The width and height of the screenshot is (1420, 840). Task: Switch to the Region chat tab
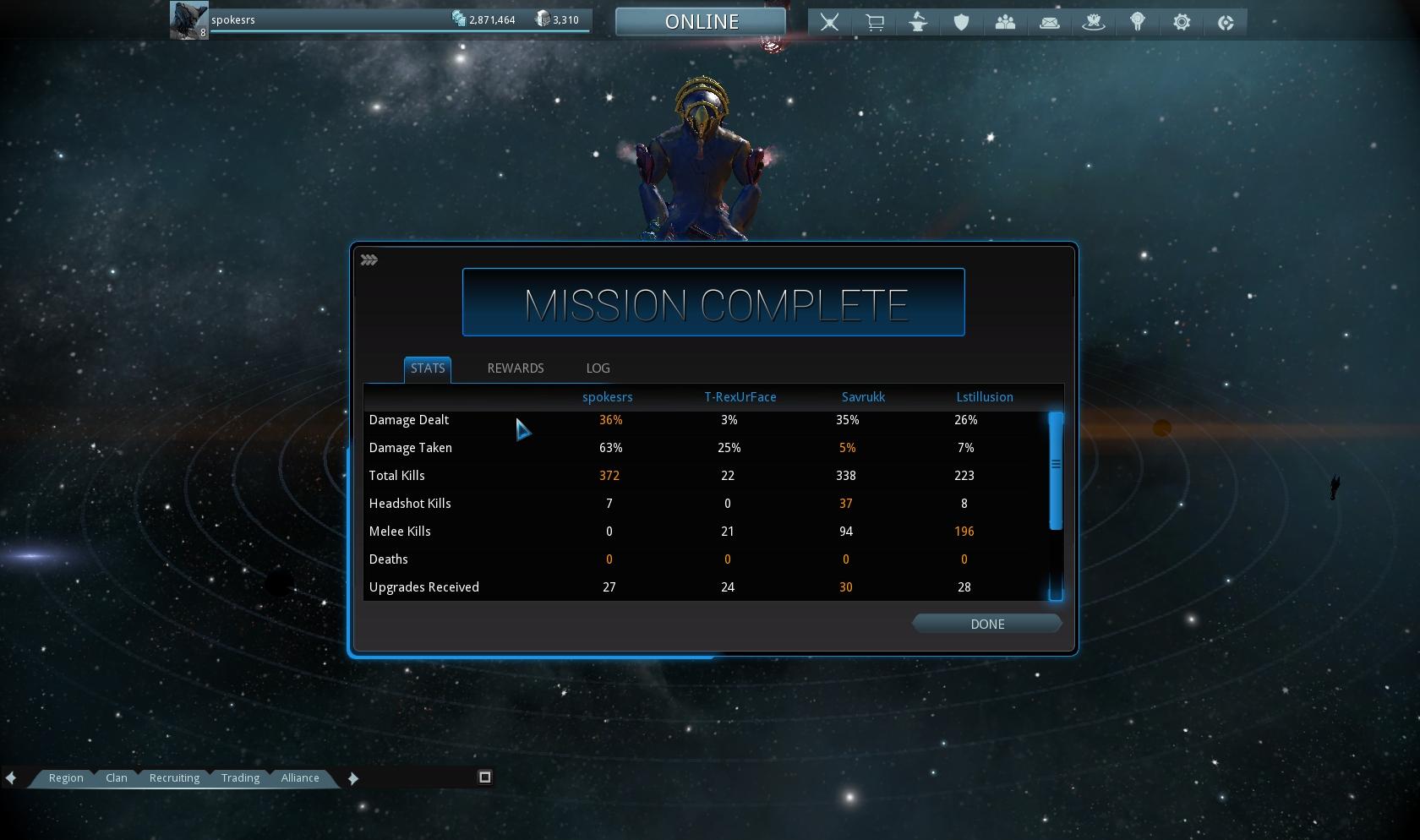point(66,778)
